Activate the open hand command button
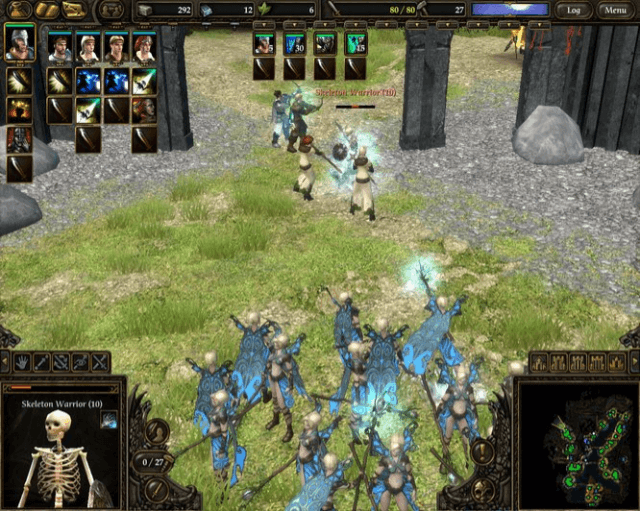This screenshot has height=511, width=640. click(22, 362)
